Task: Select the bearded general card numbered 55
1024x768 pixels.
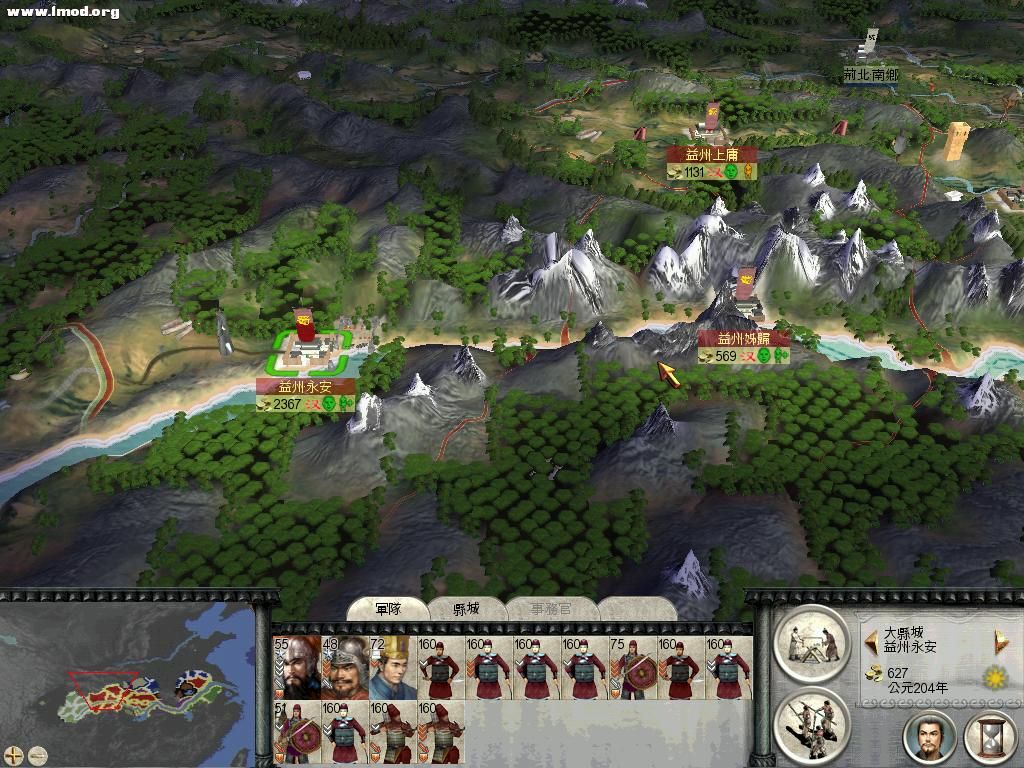Action: 296,667
